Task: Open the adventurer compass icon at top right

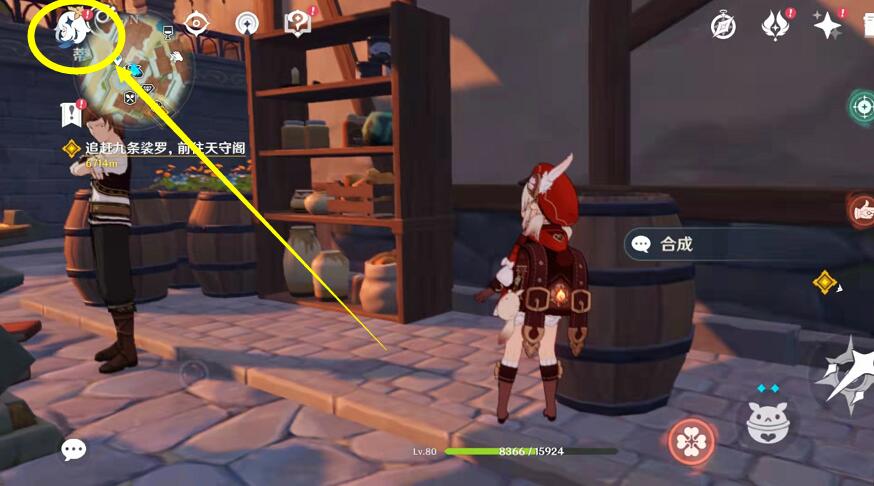Action: point(723,26)
